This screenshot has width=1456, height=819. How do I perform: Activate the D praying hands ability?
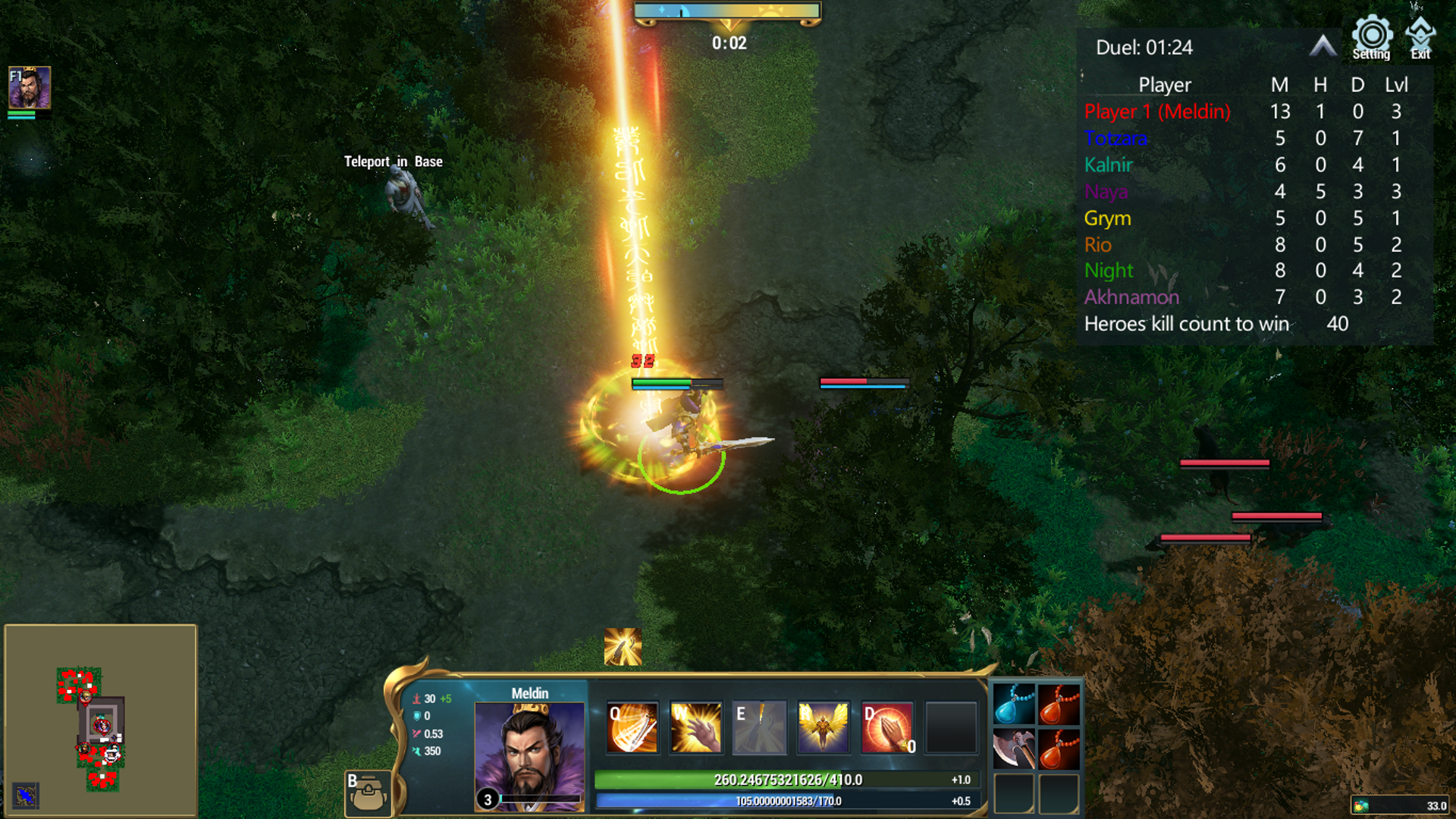coord(886,728)
